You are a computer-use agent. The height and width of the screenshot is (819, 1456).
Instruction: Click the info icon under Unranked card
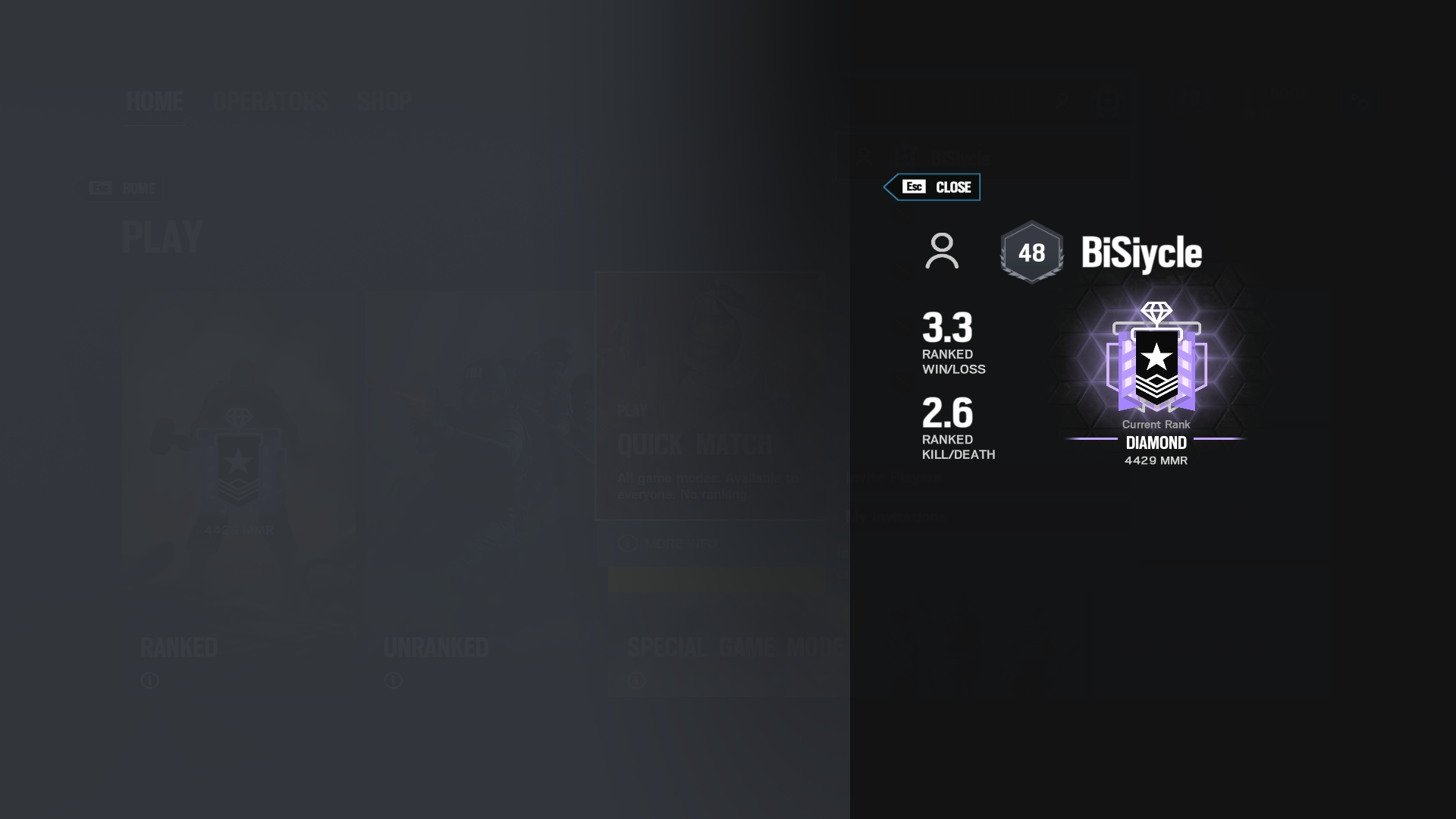pos(392,680)
